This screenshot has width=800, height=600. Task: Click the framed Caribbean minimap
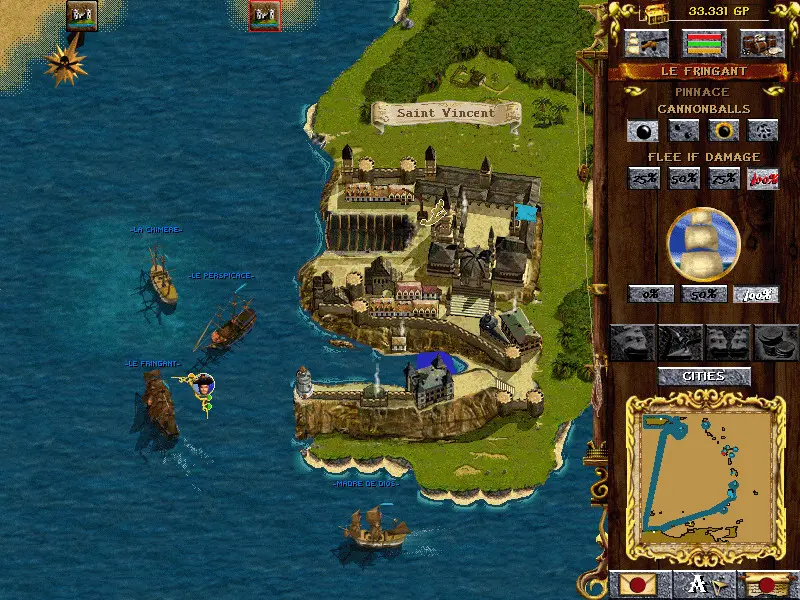(x=704, y=471)
